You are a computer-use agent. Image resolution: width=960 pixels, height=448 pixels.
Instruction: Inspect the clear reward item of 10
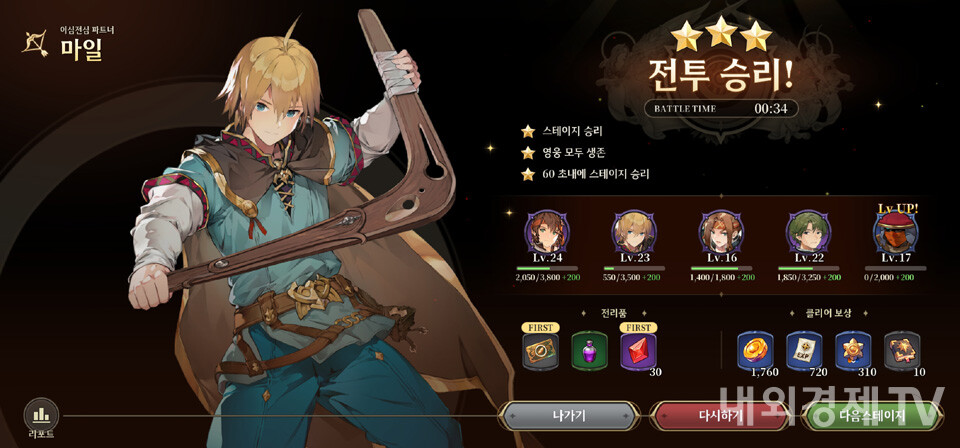(x=902, y=351)
